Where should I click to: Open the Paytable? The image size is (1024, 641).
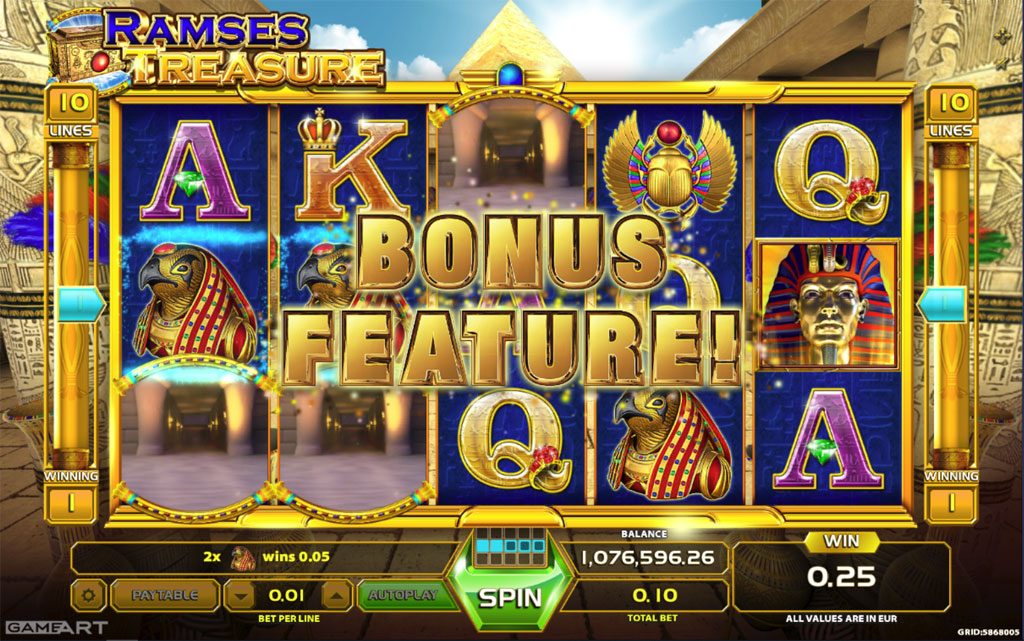tap(165, 595)
